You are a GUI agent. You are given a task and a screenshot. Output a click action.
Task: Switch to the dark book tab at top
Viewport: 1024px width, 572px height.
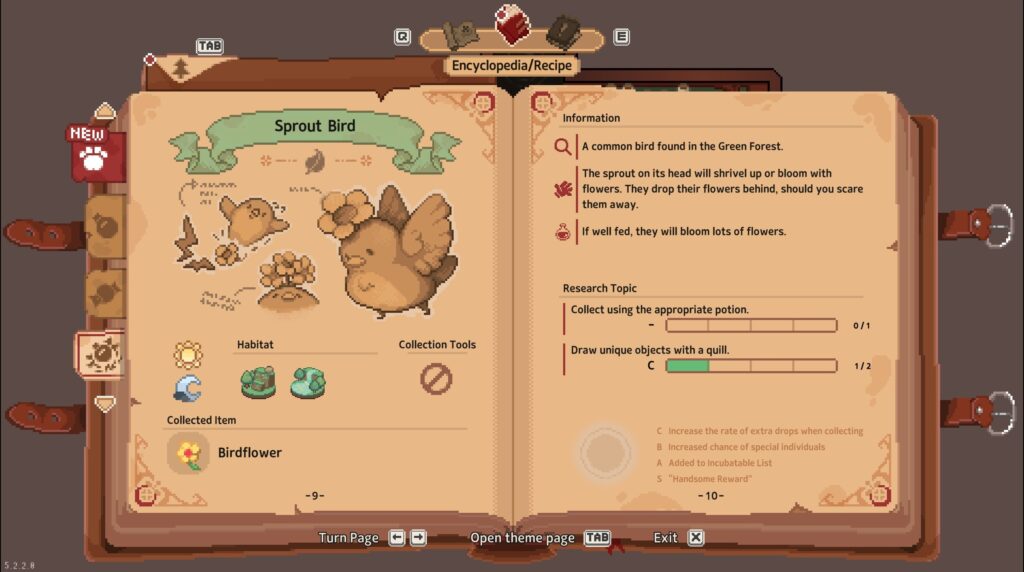pos(563,31)
